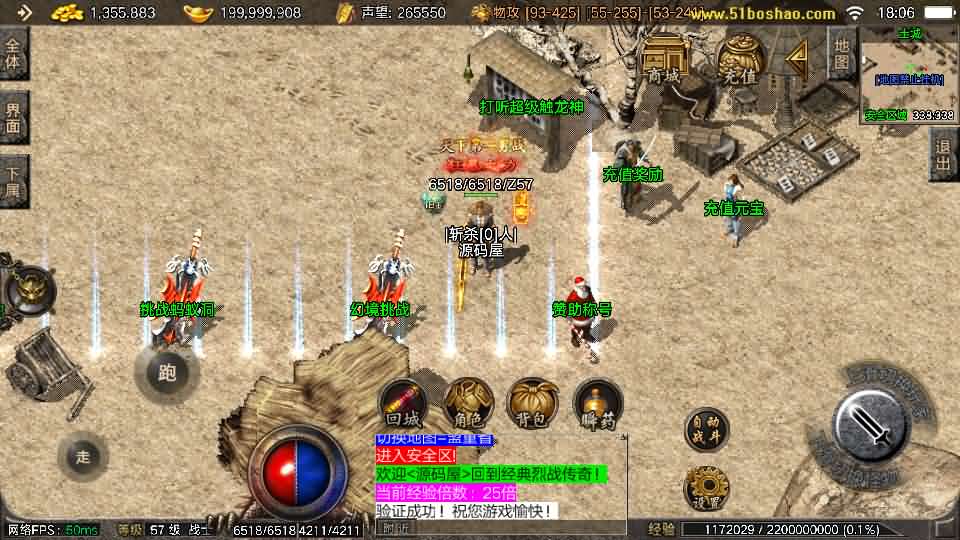Tap the 走 walk button
The height and width of the screenshot is (540, 960).
click(x=82, y=456)
